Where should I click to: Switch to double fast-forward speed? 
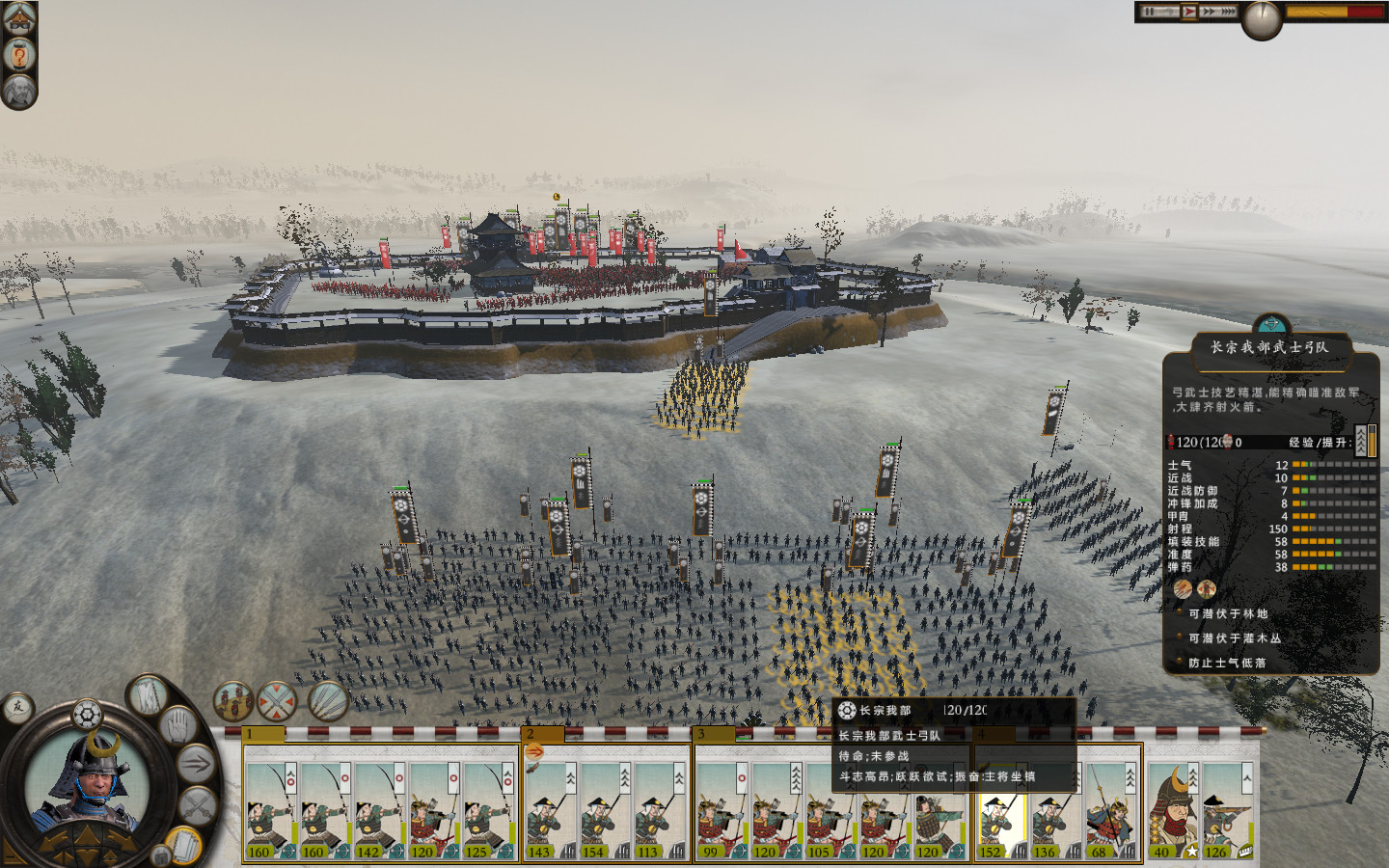(1209, 12)
